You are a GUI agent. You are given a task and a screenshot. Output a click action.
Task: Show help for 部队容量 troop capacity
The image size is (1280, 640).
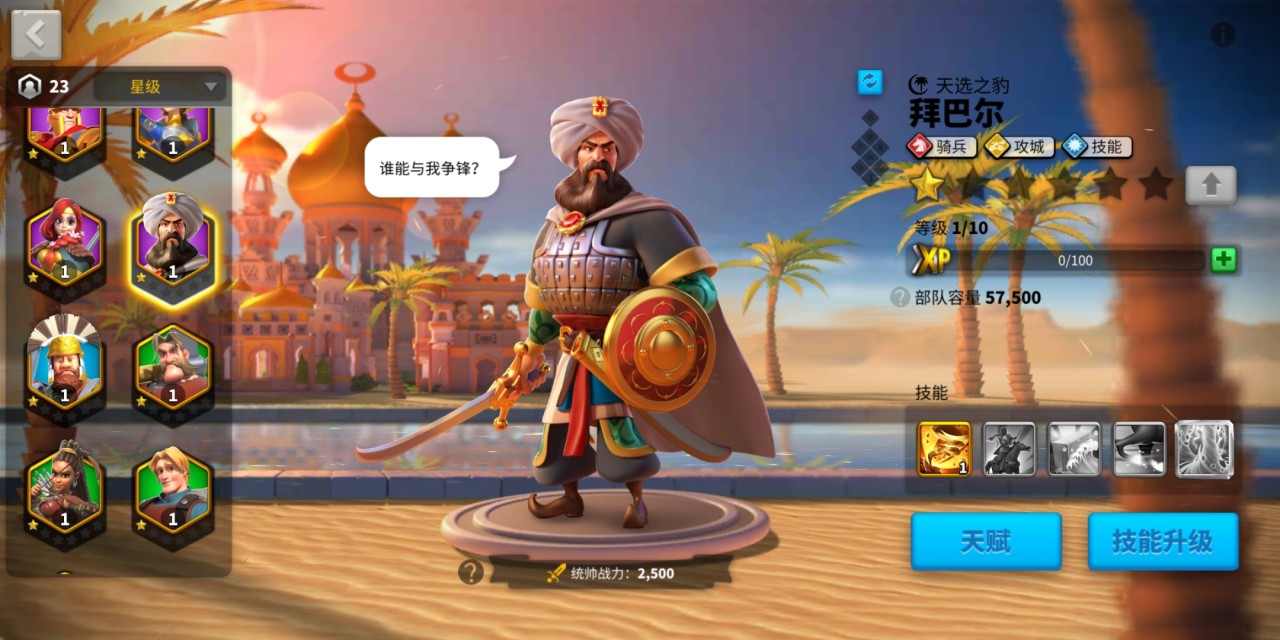[x=900, y=297]
